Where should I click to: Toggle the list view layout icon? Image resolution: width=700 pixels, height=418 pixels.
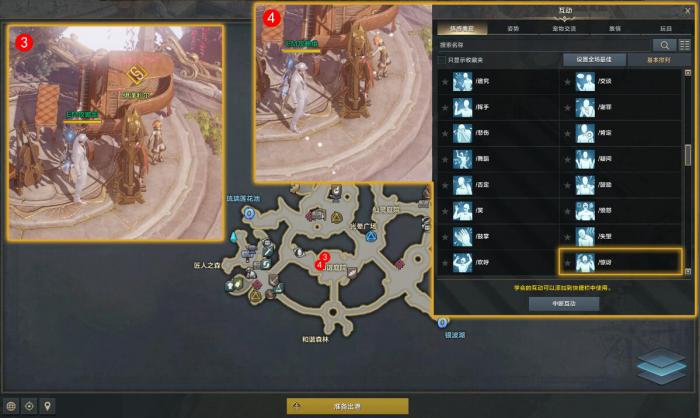point(685,45)
